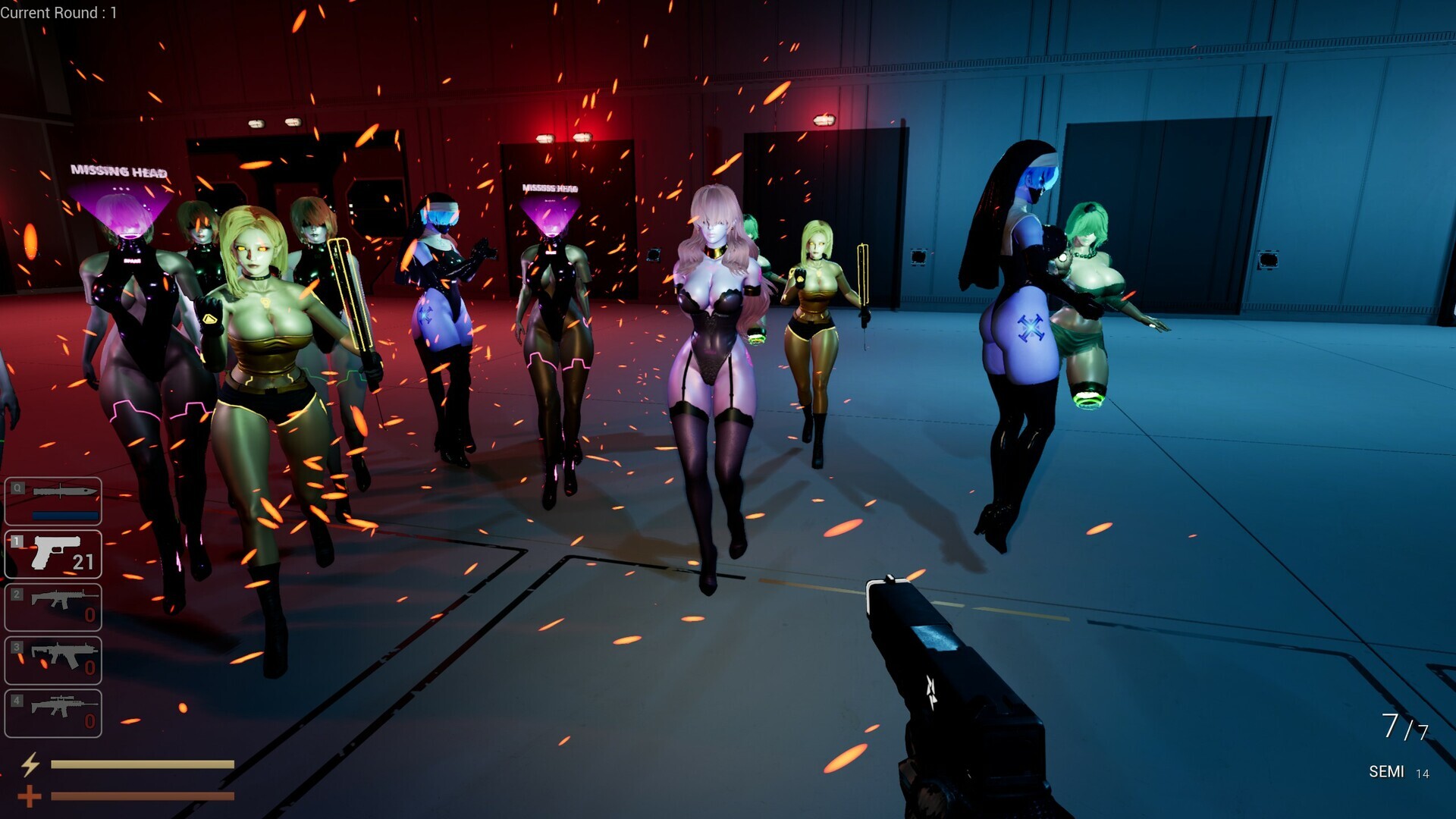Click the knife durability blue bar
The width and height of the screenshot is (1456, 819).
click(x=66, y=516)
